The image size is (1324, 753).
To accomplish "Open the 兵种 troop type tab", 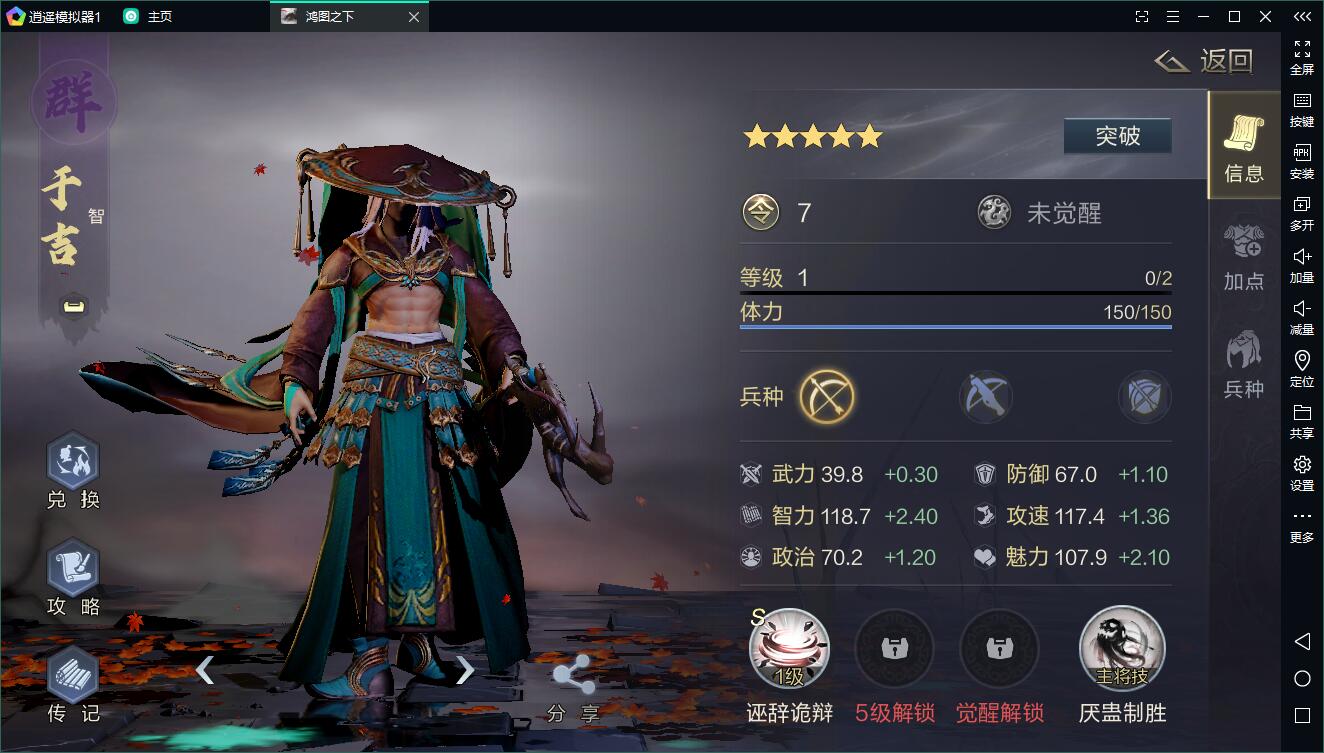I will (1243, 364).
